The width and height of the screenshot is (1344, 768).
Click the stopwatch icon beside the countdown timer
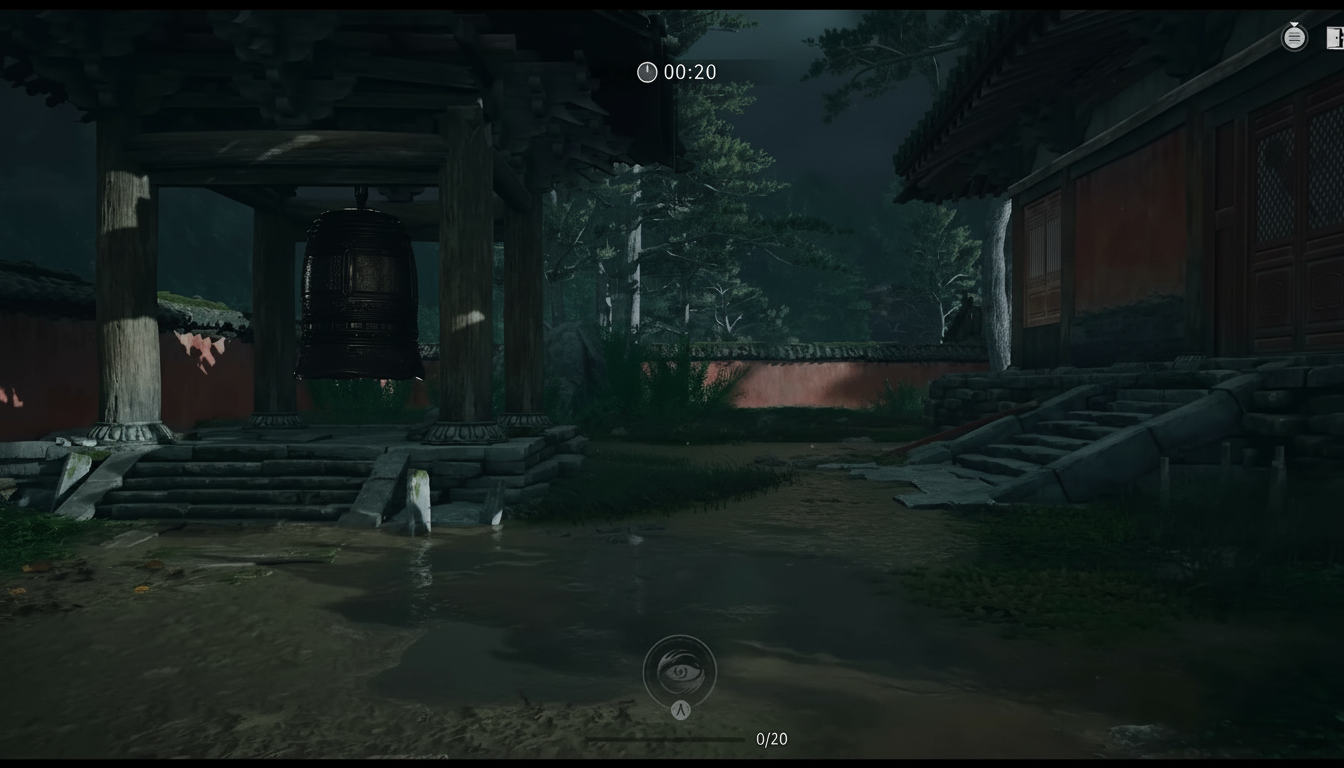(x=646, y=72)
